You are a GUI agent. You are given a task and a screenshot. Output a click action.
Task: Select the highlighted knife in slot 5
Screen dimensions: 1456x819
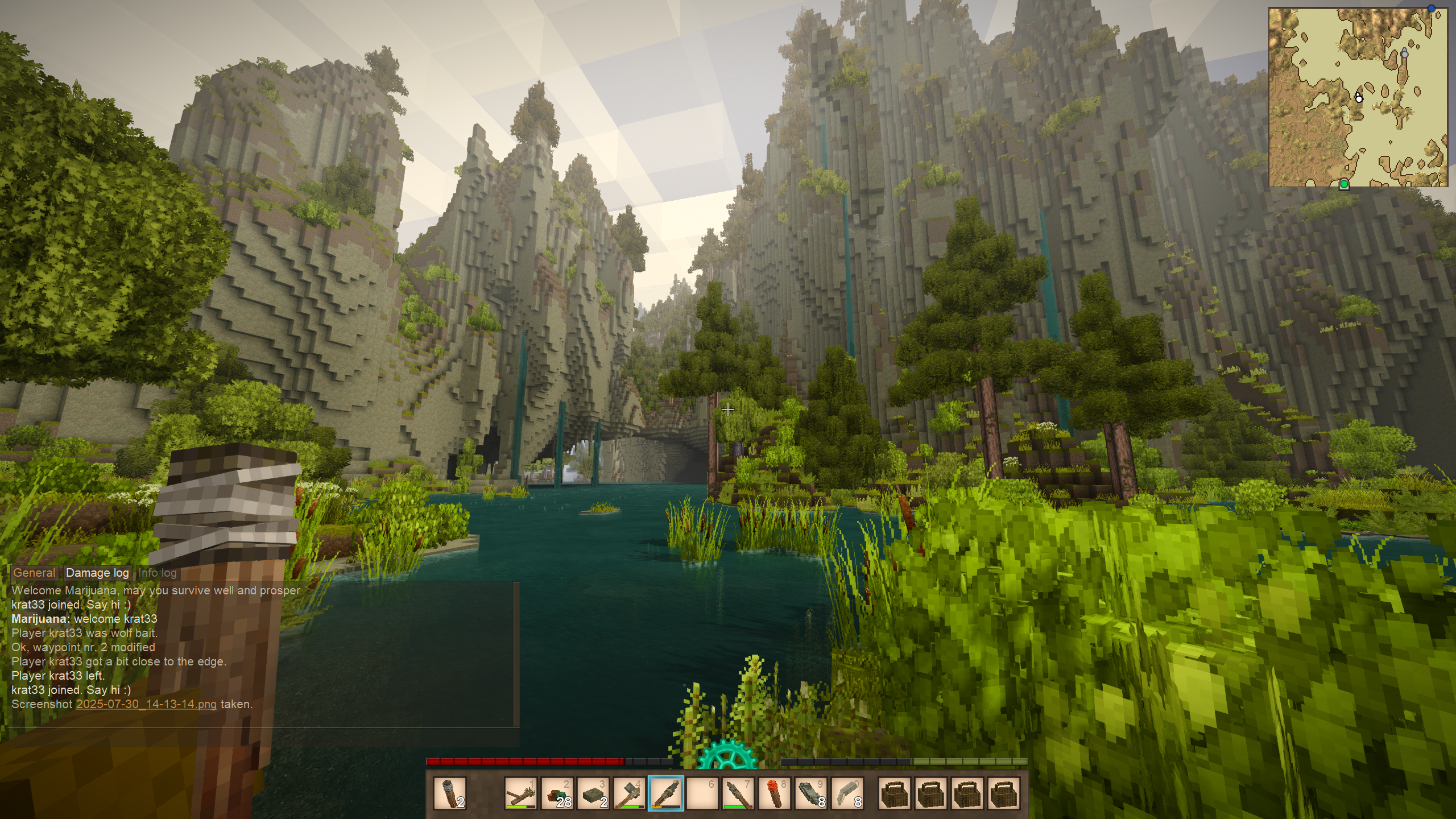coord(665,793)
